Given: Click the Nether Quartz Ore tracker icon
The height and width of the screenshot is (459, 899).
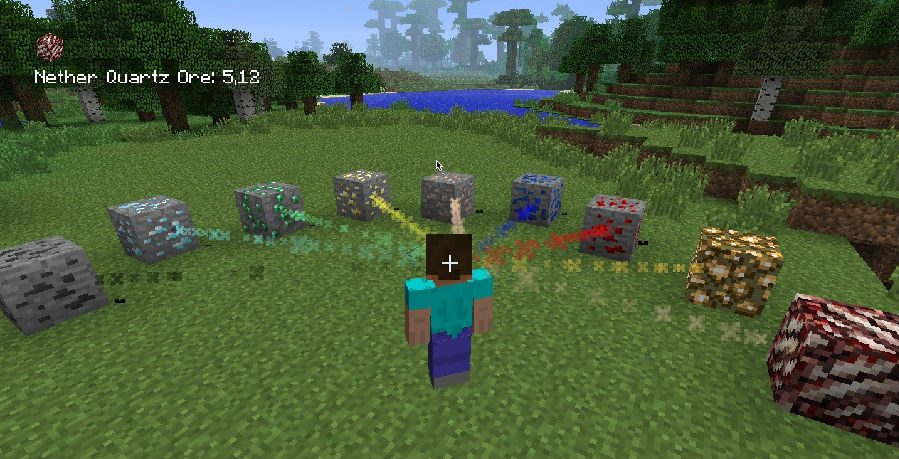Looking at the screenshot, I should 50,47.
